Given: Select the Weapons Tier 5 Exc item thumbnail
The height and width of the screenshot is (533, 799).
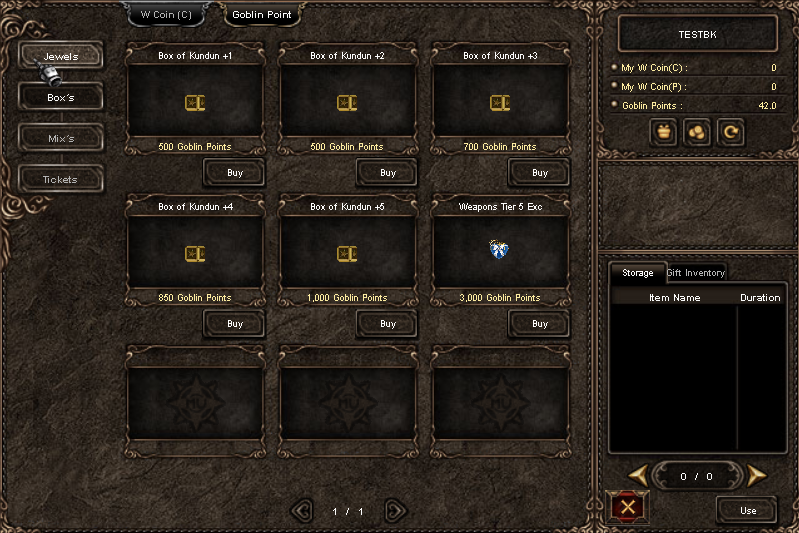Looking at the screenshot, I should 500,250.
